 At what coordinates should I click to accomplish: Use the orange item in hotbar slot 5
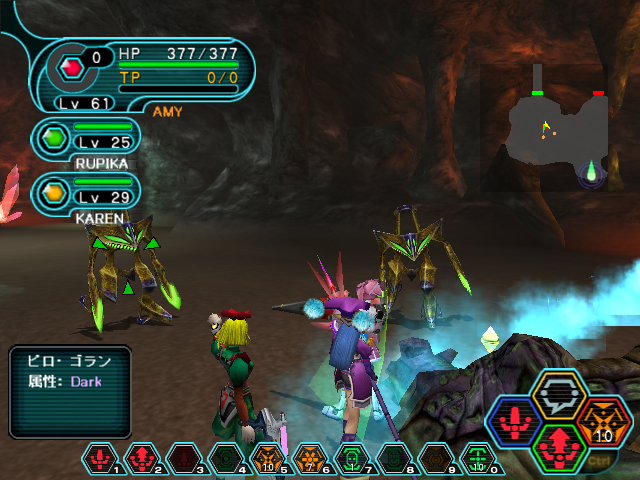click(267, 458)
